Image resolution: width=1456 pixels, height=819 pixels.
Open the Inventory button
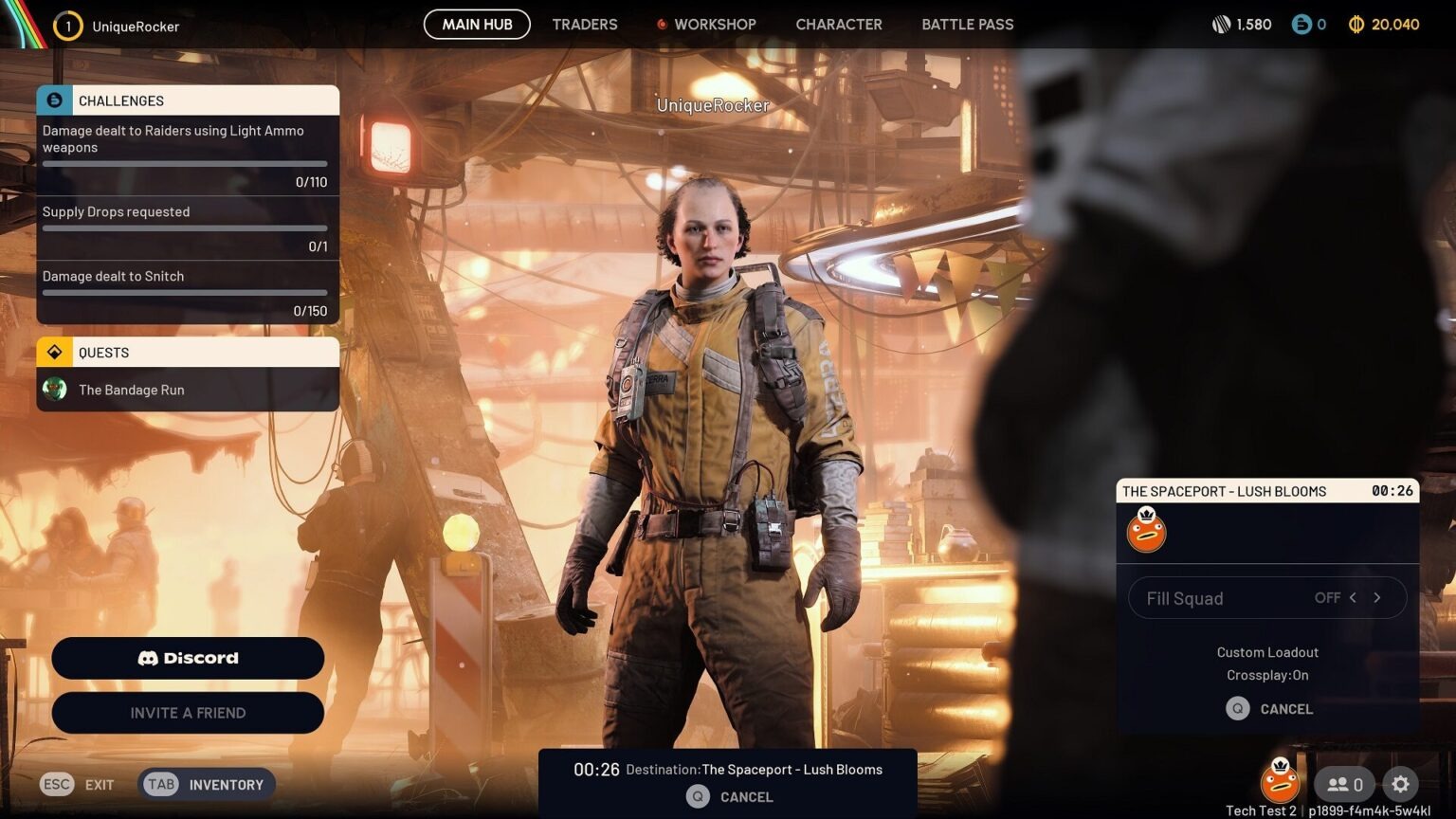[x=208, y=784]
